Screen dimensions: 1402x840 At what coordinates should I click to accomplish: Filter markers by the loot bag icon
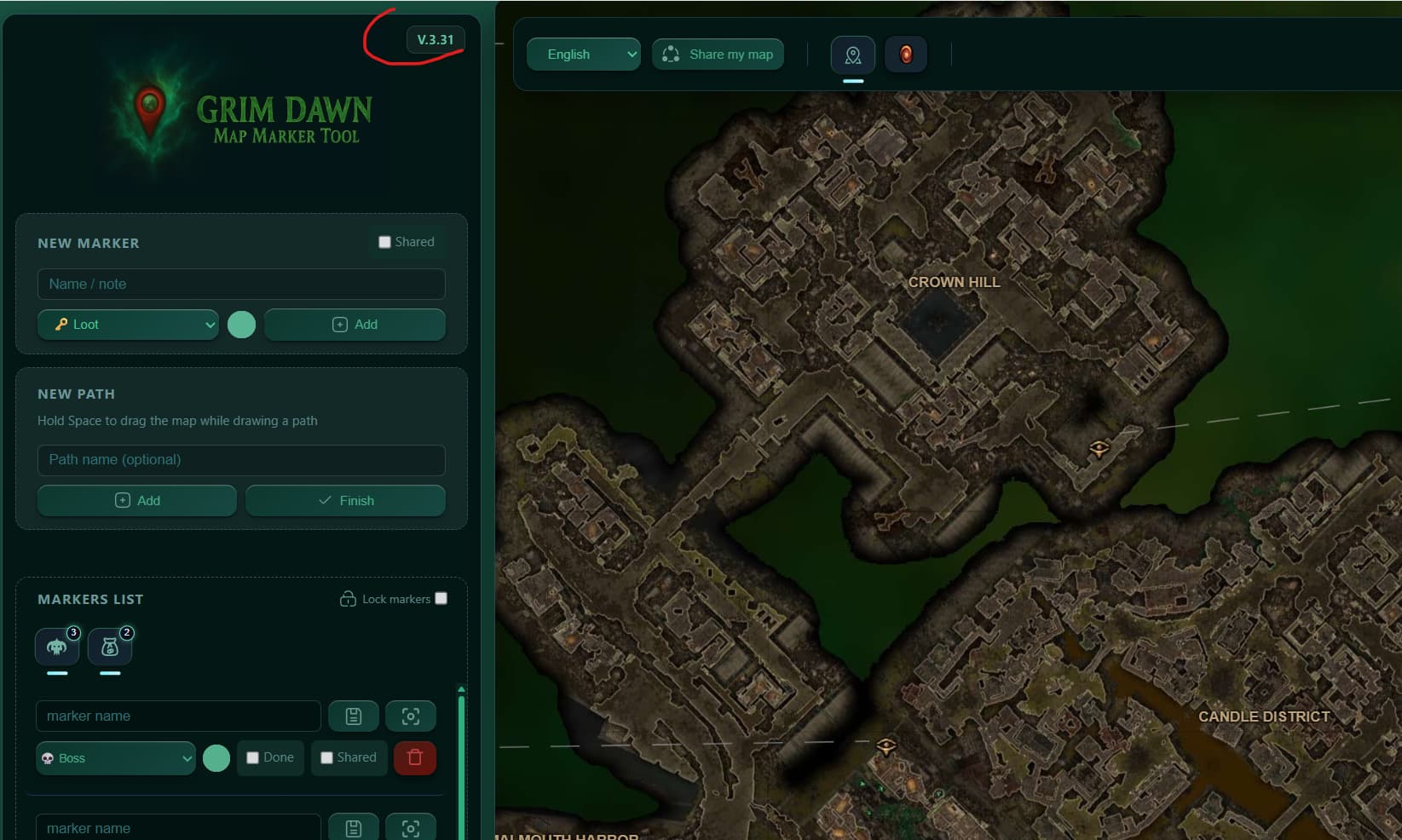tap(110, 647)
